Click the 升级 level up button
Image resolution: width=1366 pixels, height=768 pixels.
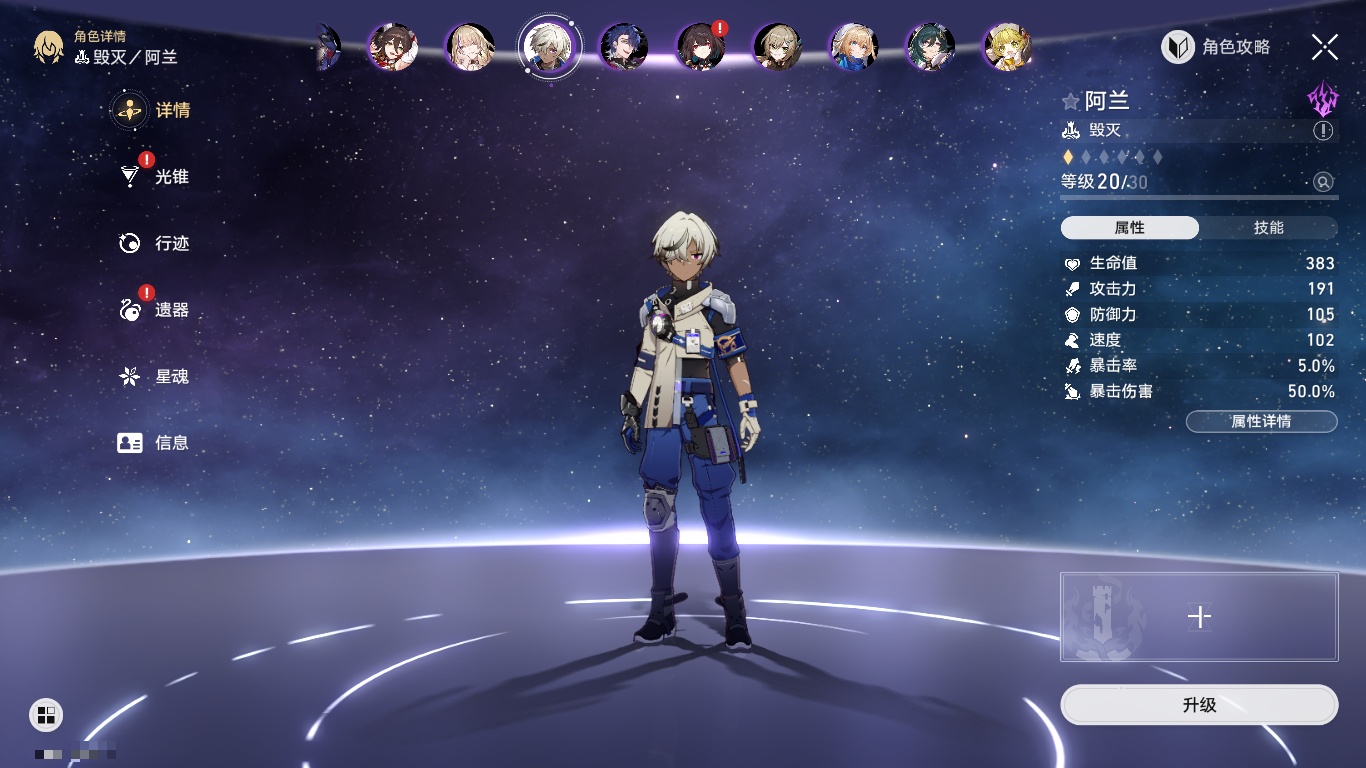coord(1199,705)
